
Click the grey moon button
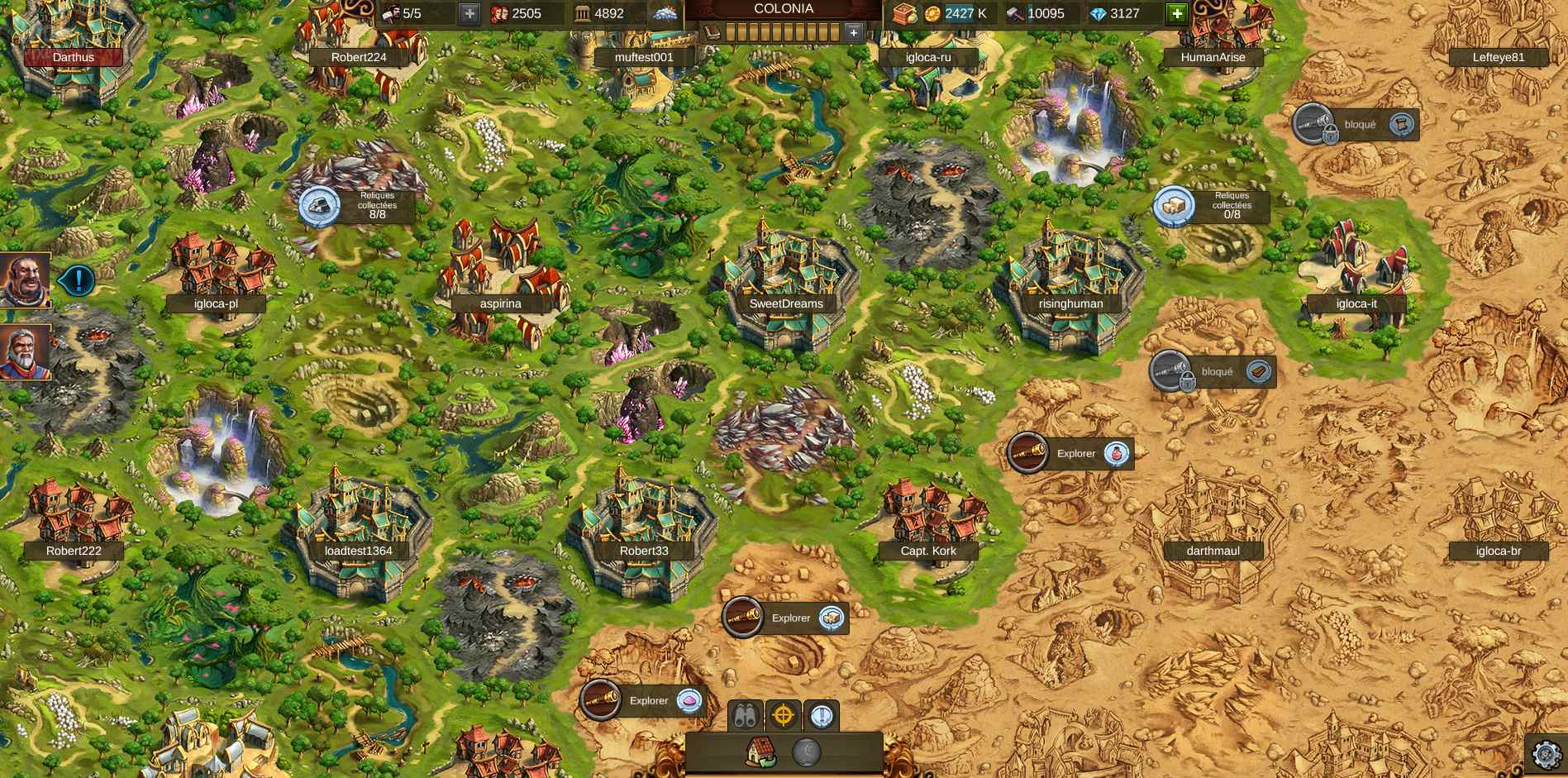click(x=807, y=752)
